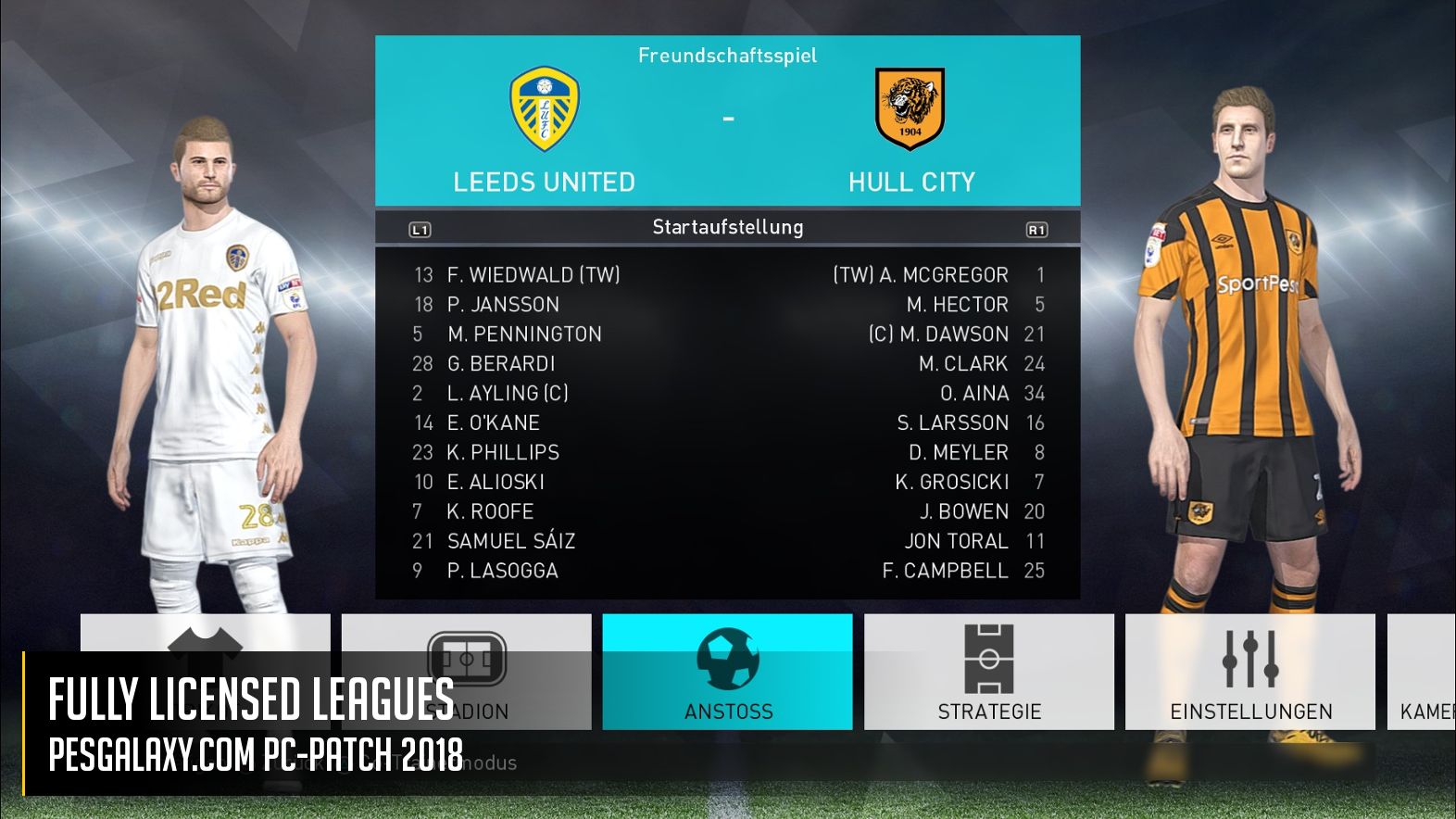Select the partially visible Kamera tile
The width and height of the screenshot is (1456, 819).
tap(1424, 672)
